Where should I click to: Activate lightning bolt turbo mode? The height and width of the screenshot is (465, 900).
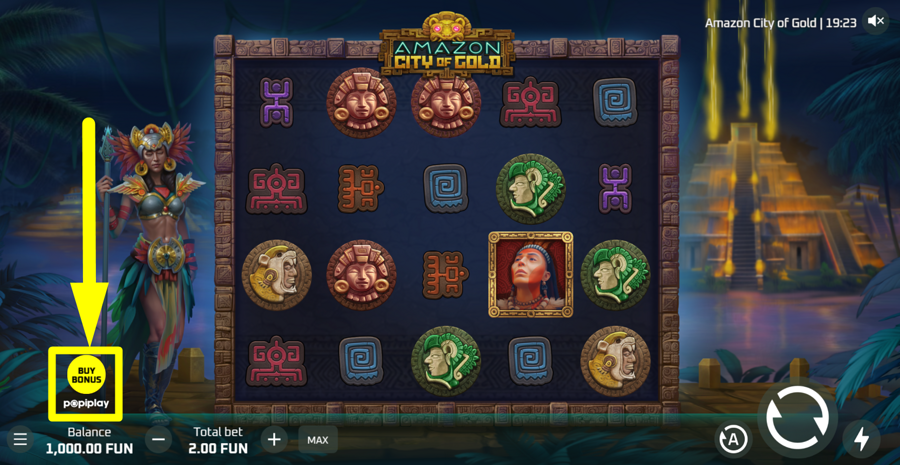tap(861, 439)
